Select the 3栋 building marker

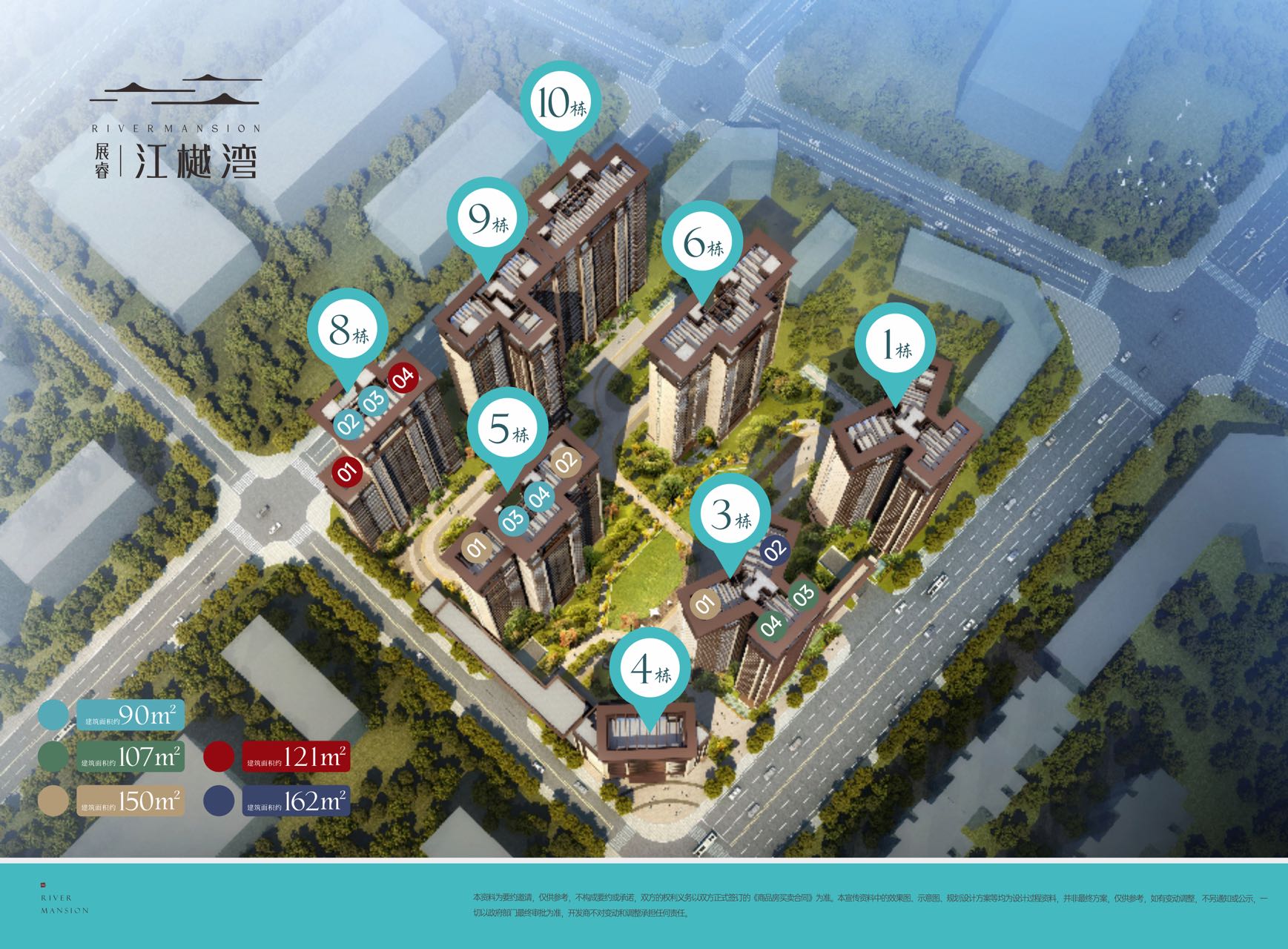[731, 515]
